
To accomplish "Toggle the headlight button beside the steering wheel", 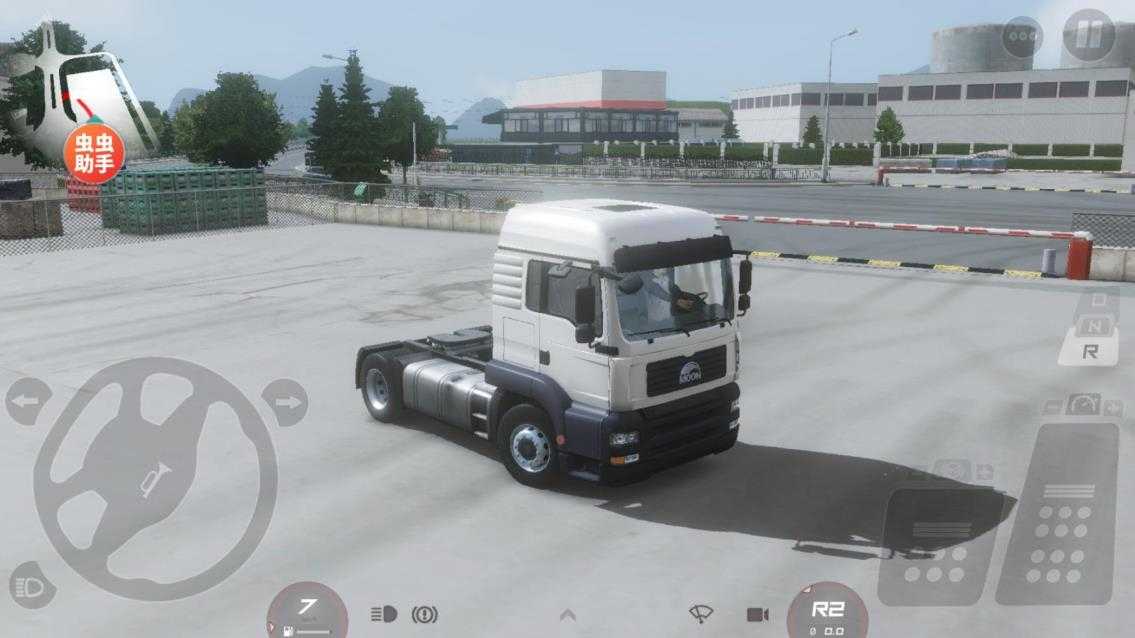I will pyautogui.click(x=31, y=586).
